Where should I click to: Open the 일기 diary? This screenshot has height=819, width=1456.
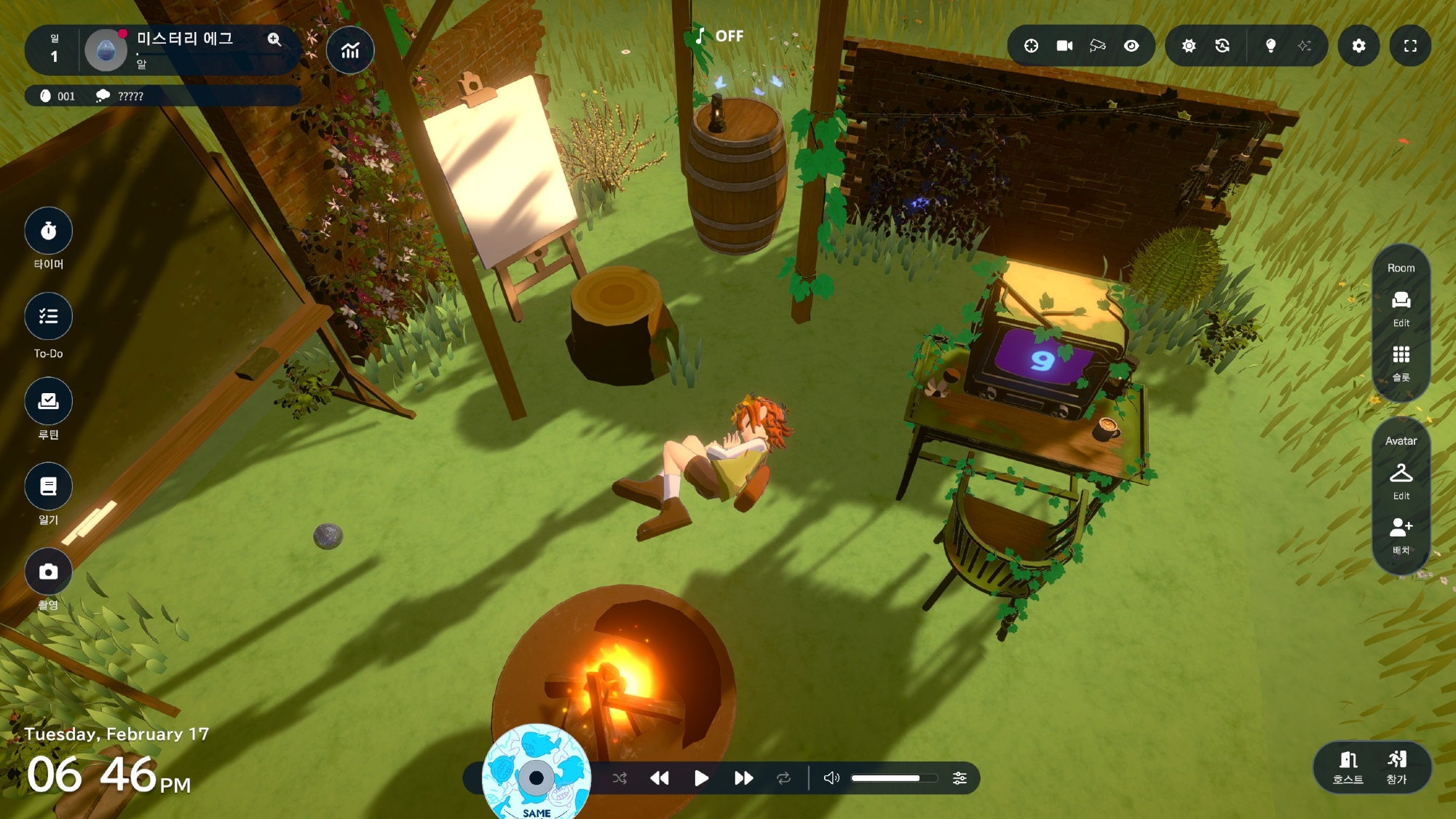coord(48,486)
